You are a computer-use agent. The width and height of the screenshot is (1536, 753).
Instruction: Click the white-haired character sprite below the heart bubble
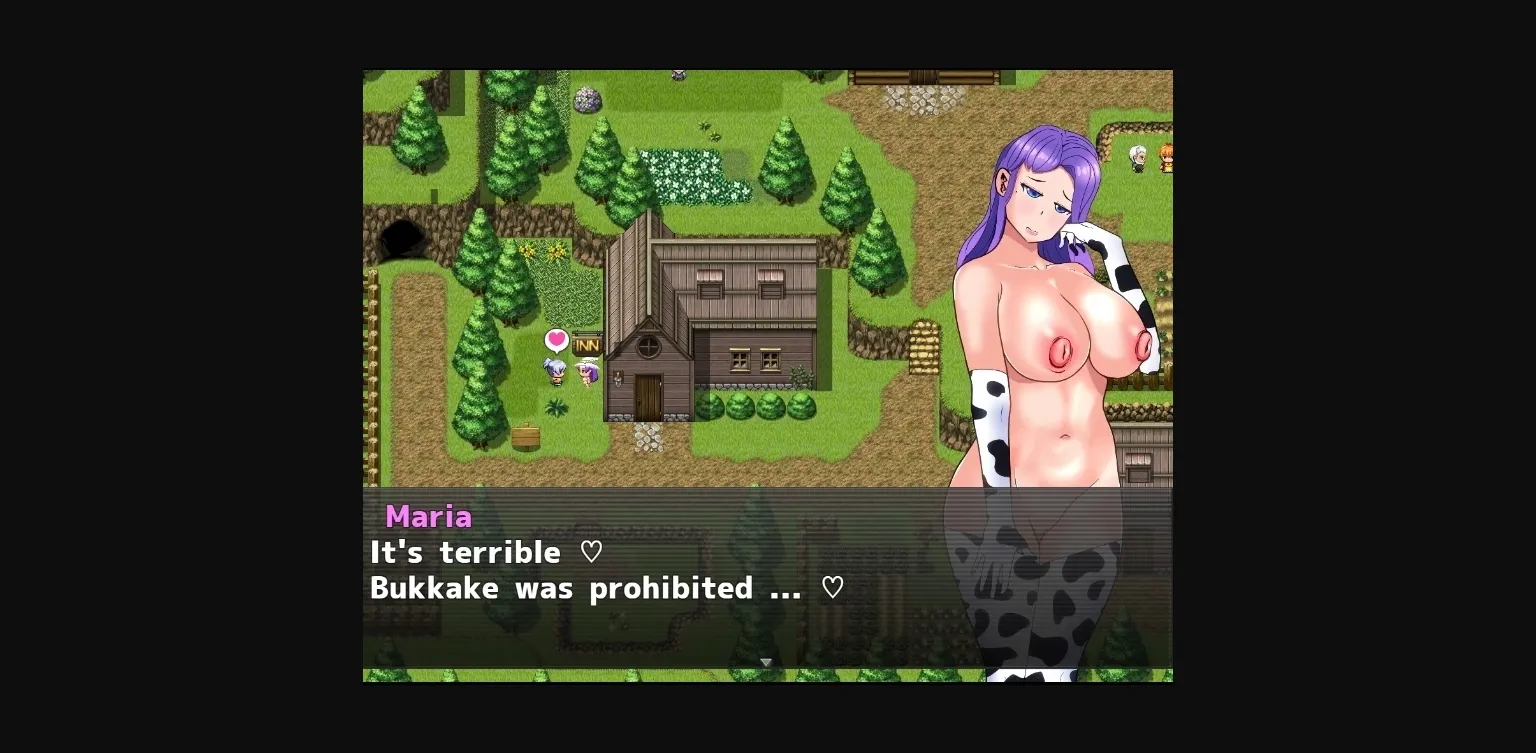click(x=555, y=373)
